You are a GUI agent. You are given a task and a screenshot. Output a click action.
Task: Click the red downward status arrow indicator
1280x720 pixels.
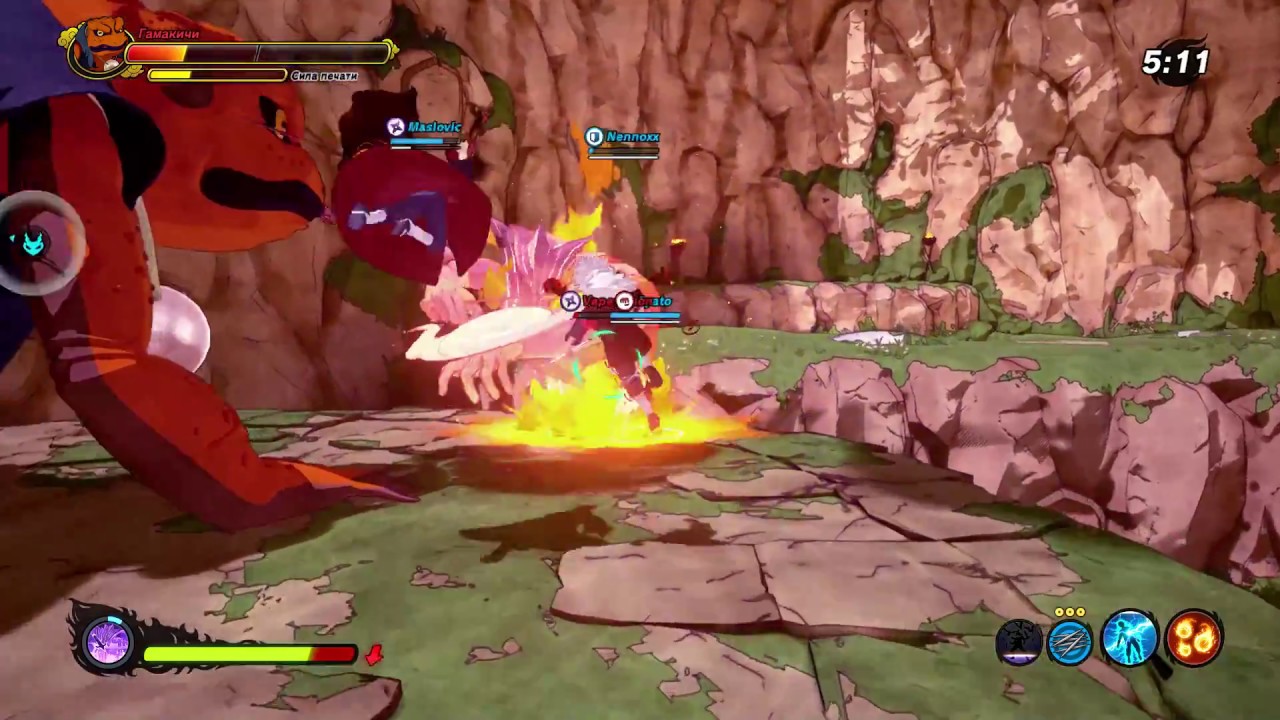coord(376,655)
